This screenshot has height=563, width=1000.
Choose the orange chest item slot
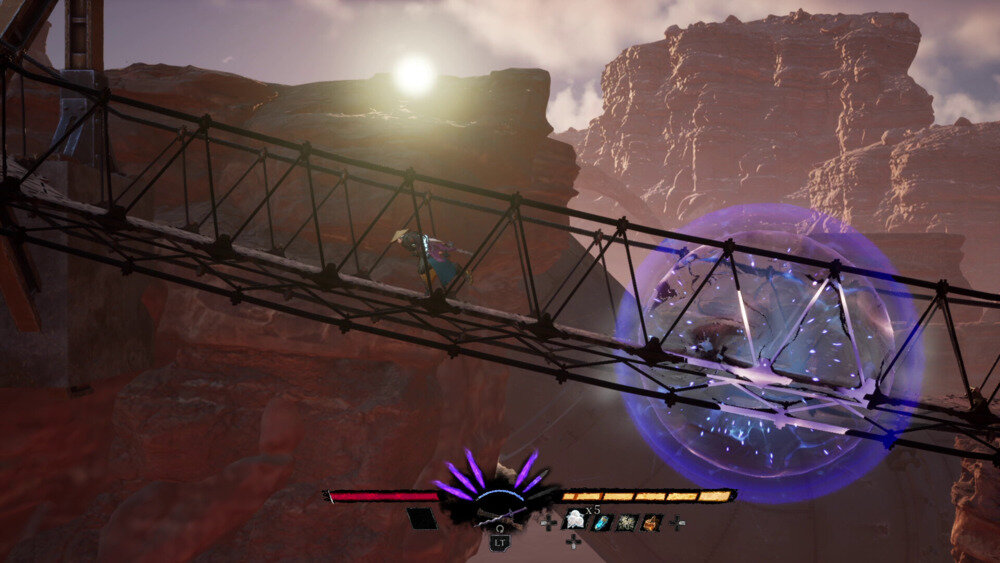click(650, 522)
